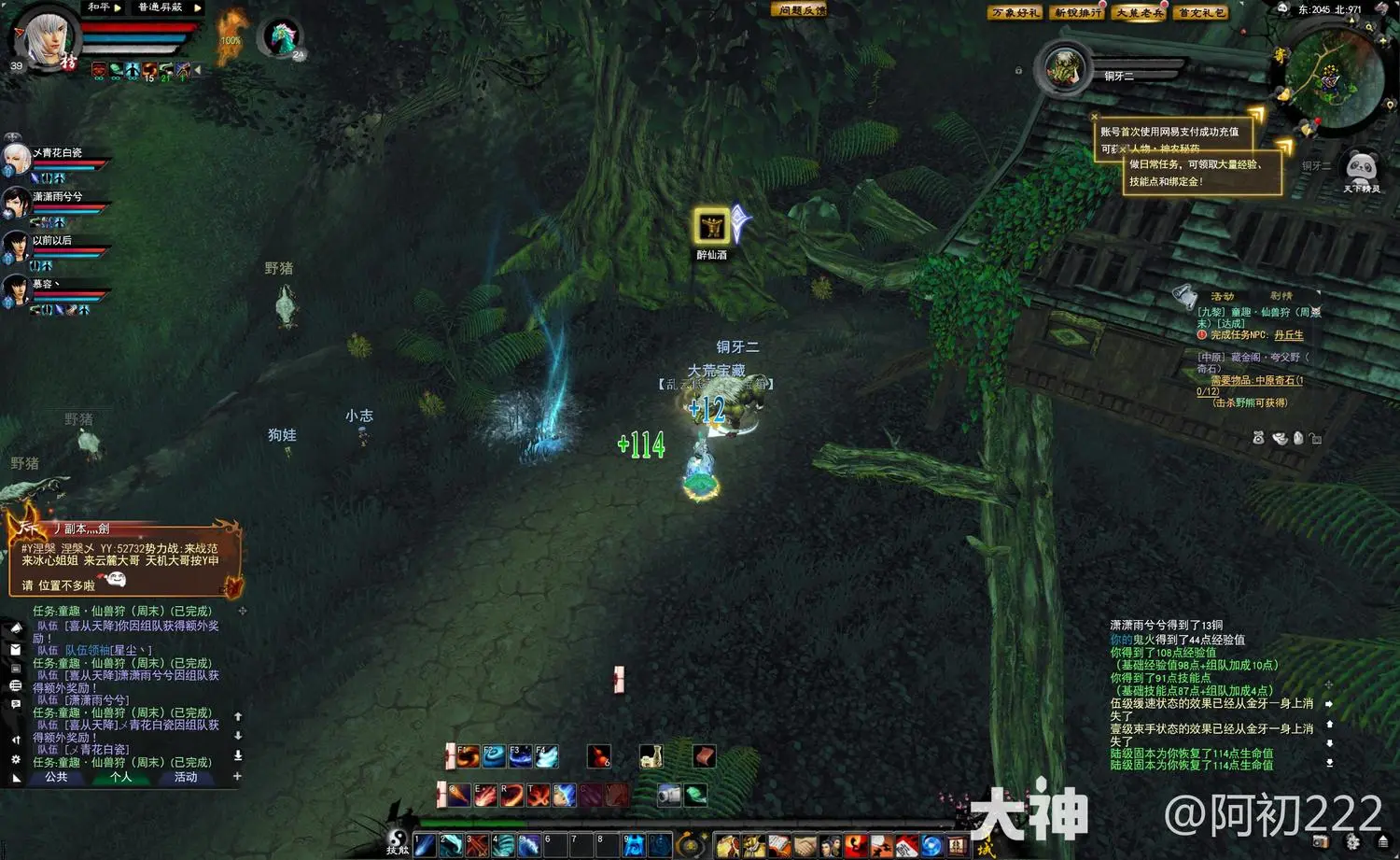Image resolution: width=1400 pixels, height=860 pixels.
Task: Click the 丹丘生 quest NPC link
Action: [1288, 335]
